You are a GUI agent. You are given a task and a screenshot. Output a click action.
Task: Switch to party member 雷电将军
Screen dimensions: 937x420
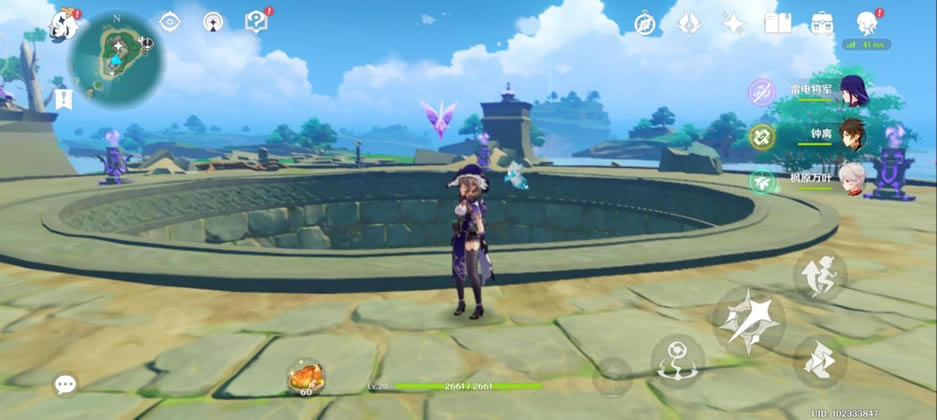coord(853,91)
